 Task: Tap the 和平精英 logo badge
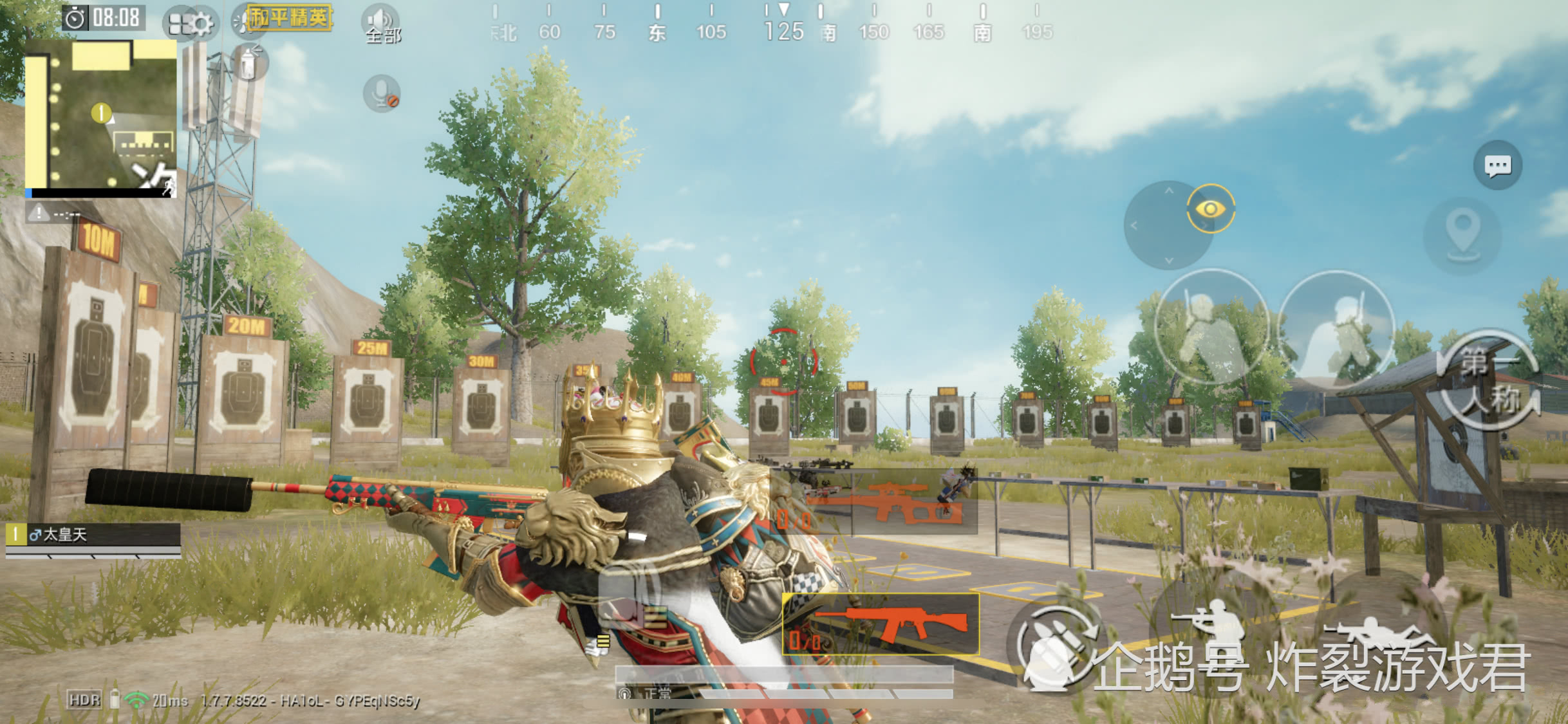pos(290,18)
